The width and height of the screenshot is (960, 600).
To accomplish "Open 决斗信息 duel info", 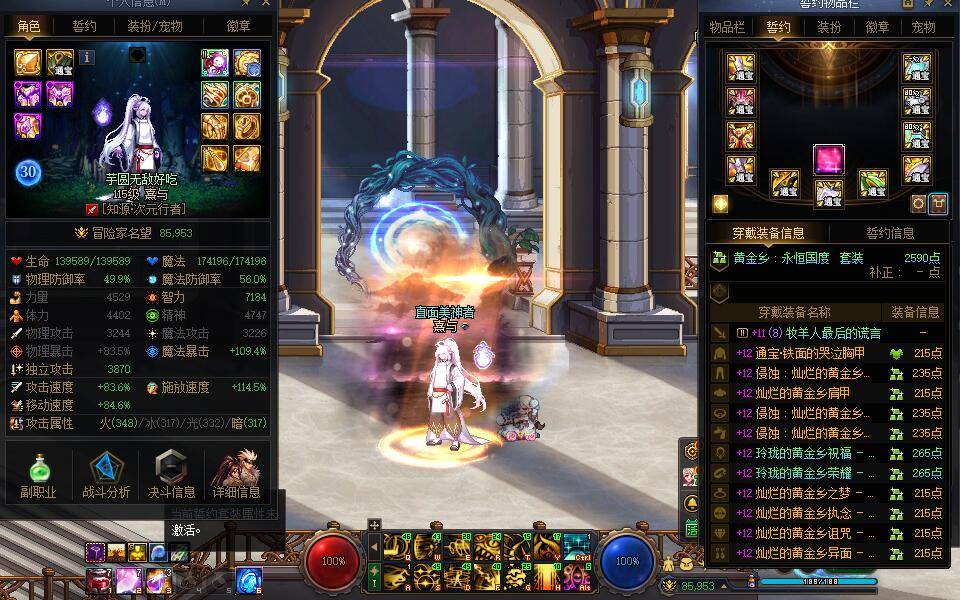I will coord(172,475).
